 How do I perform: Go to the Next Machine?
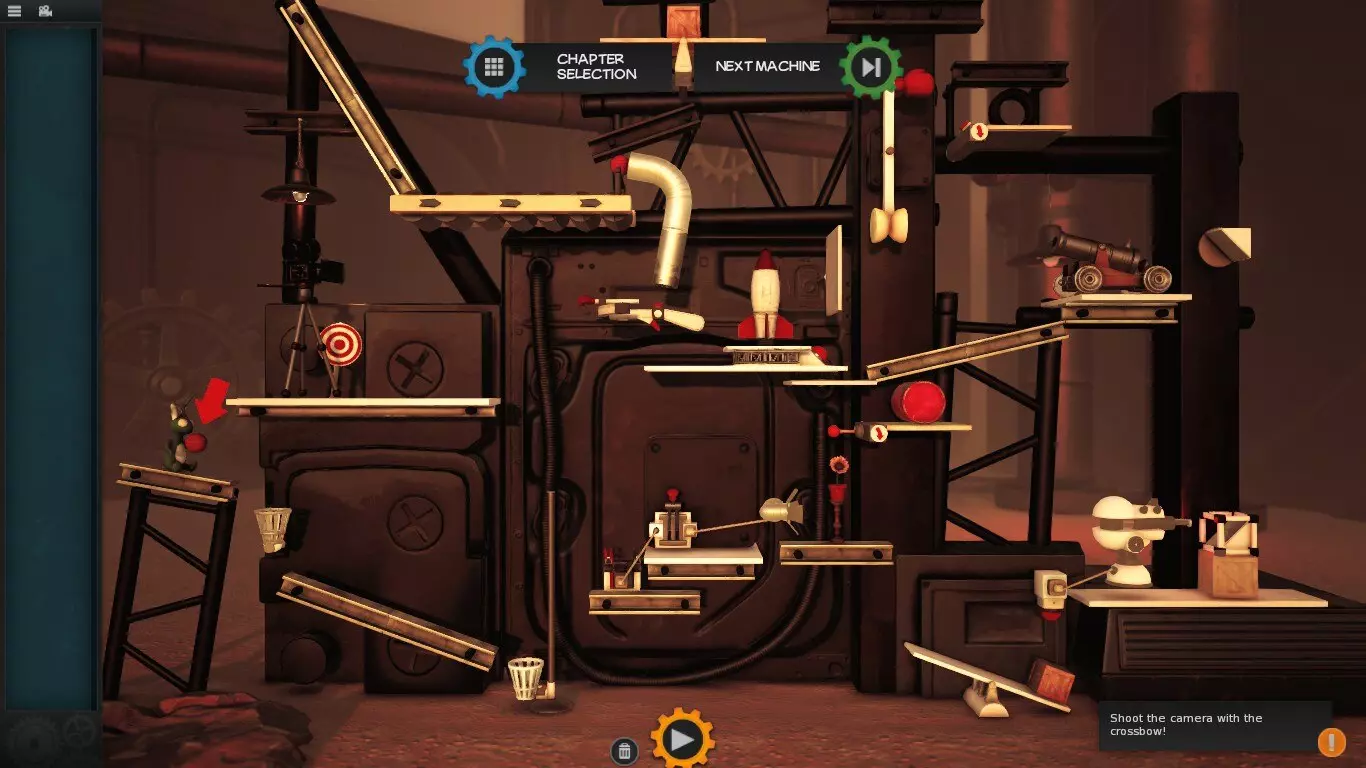tap(870, 67)
